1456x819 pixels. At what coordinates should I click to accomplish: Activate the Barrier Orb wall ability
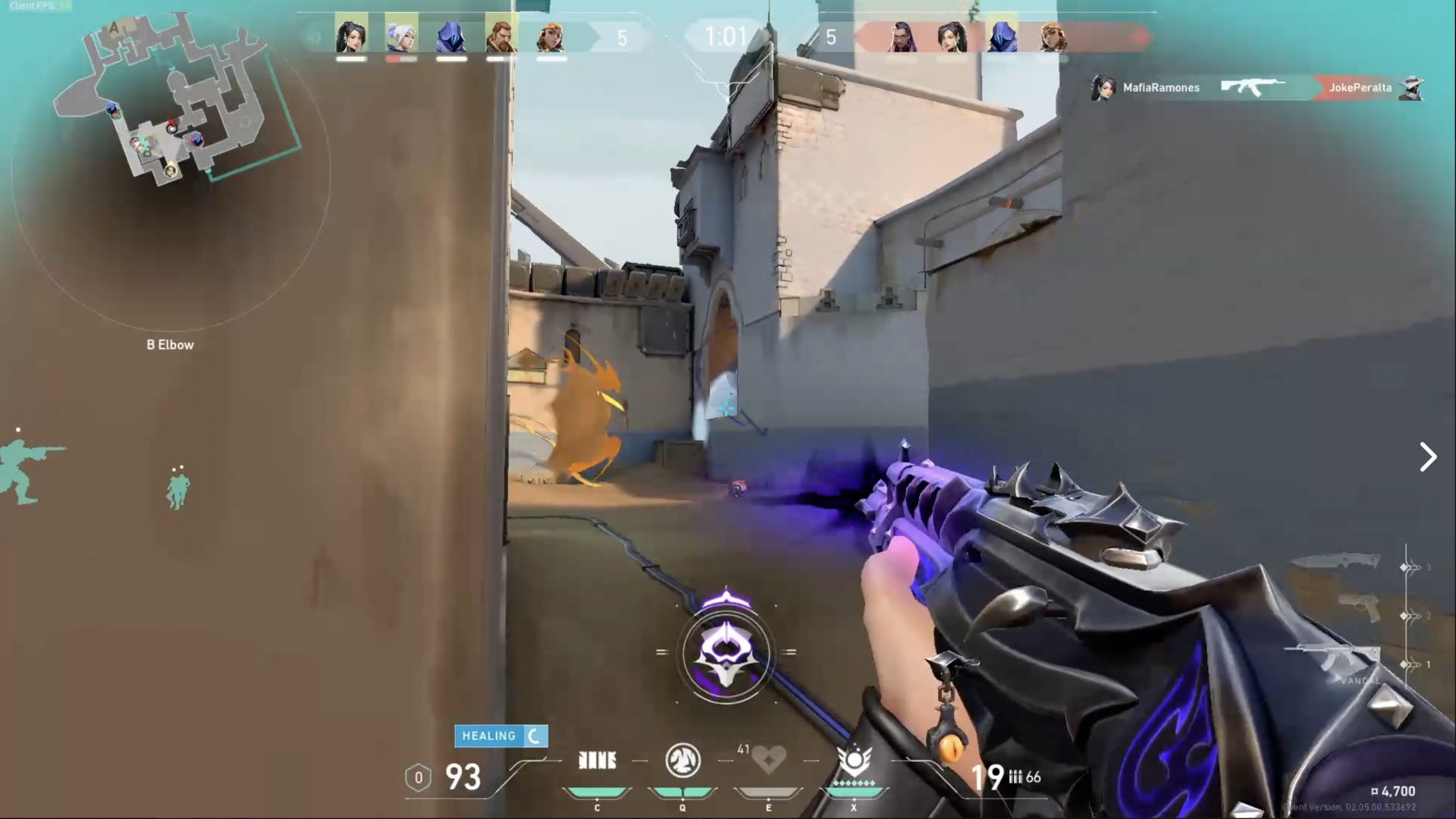(597, 761)
